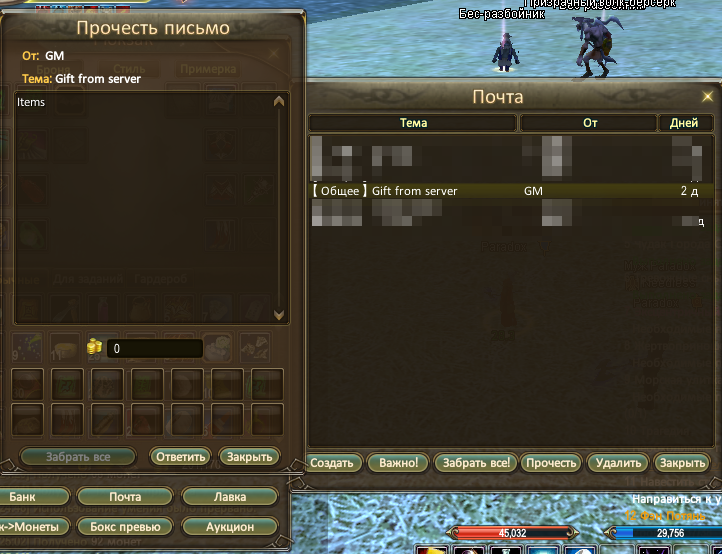This screenshot has height=554, width=722.
Task: Close the Почта window with Закрыть button
Action: coord(683,463)
